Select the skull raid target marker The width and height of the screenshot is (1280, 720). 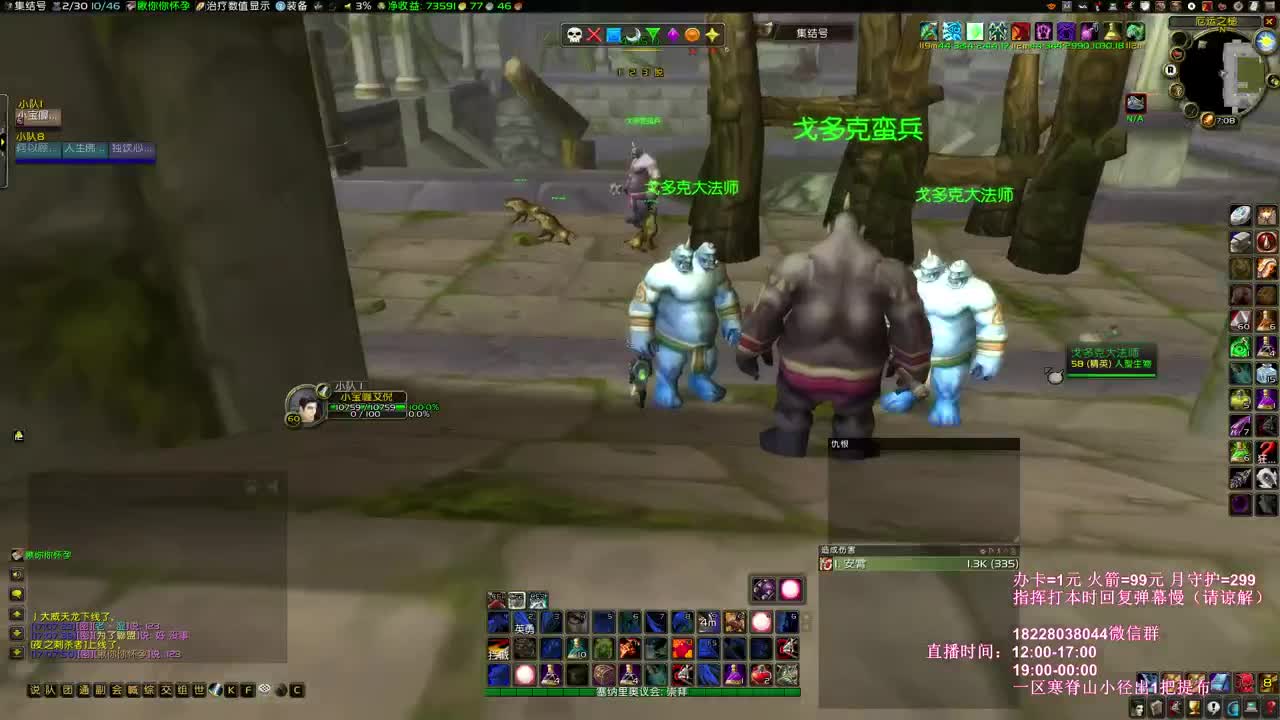(573, 34)
